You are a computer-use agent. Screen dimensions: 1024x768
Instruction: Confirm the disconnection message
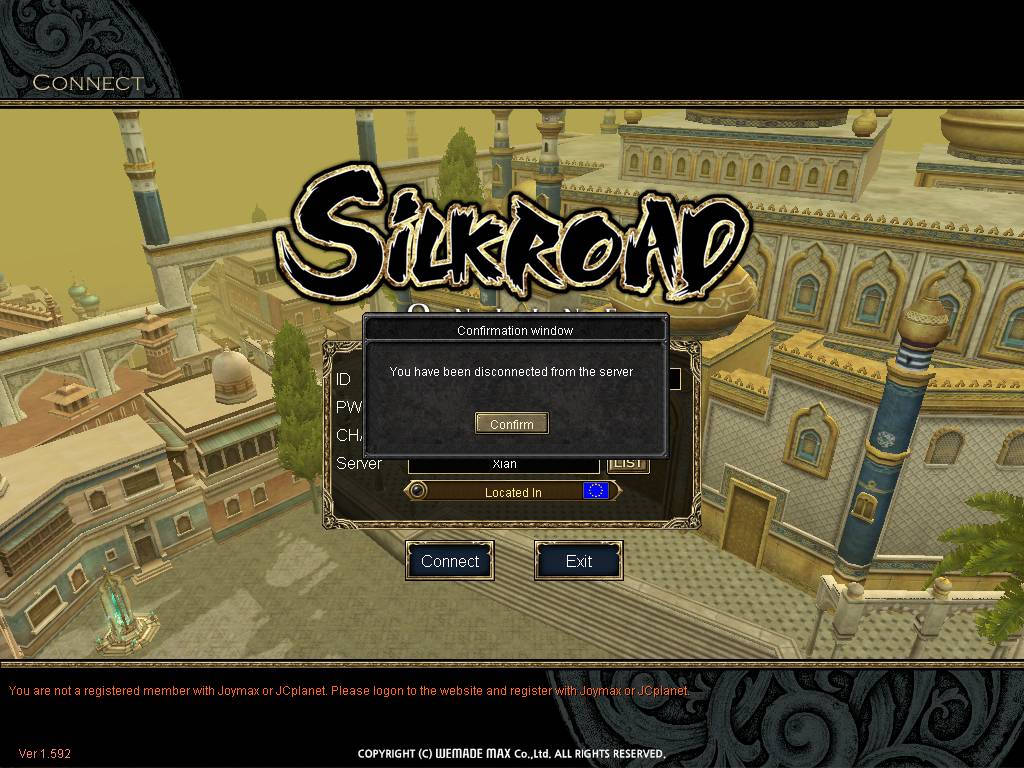pos(511,424)
